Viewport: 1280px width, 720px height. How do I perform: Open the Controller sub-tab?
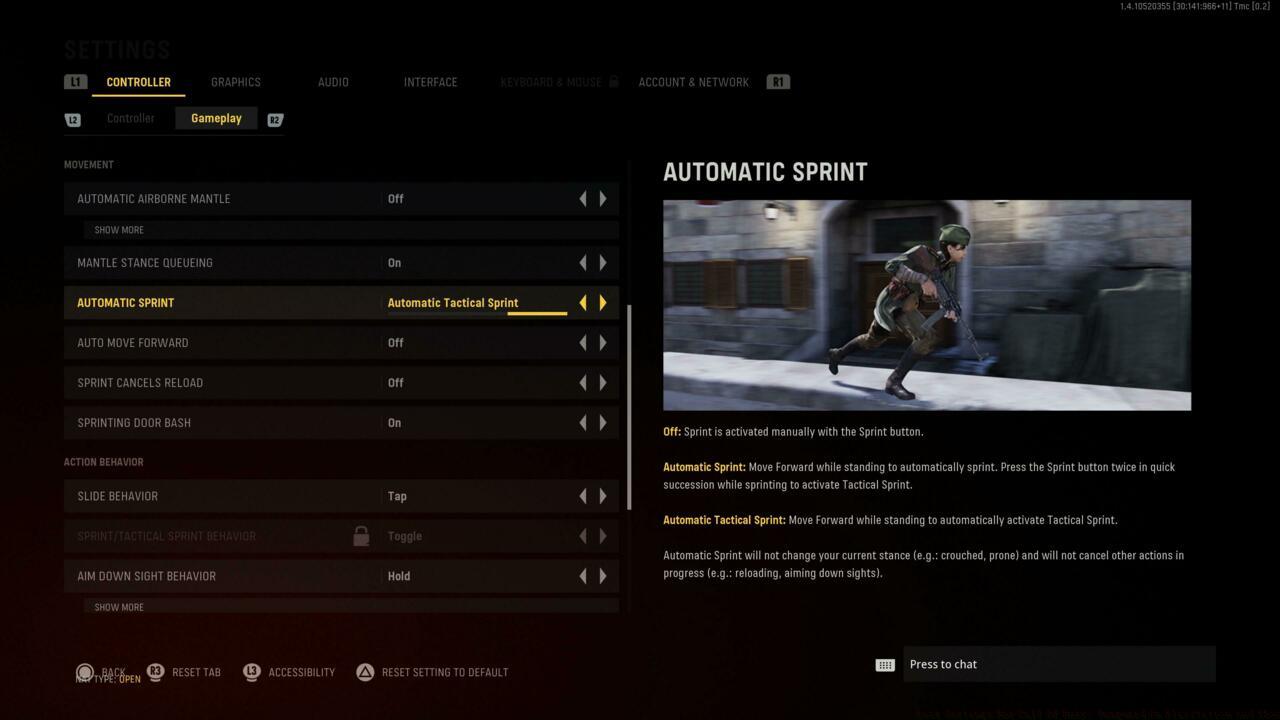pyautogui.click(x=130, y=118)
